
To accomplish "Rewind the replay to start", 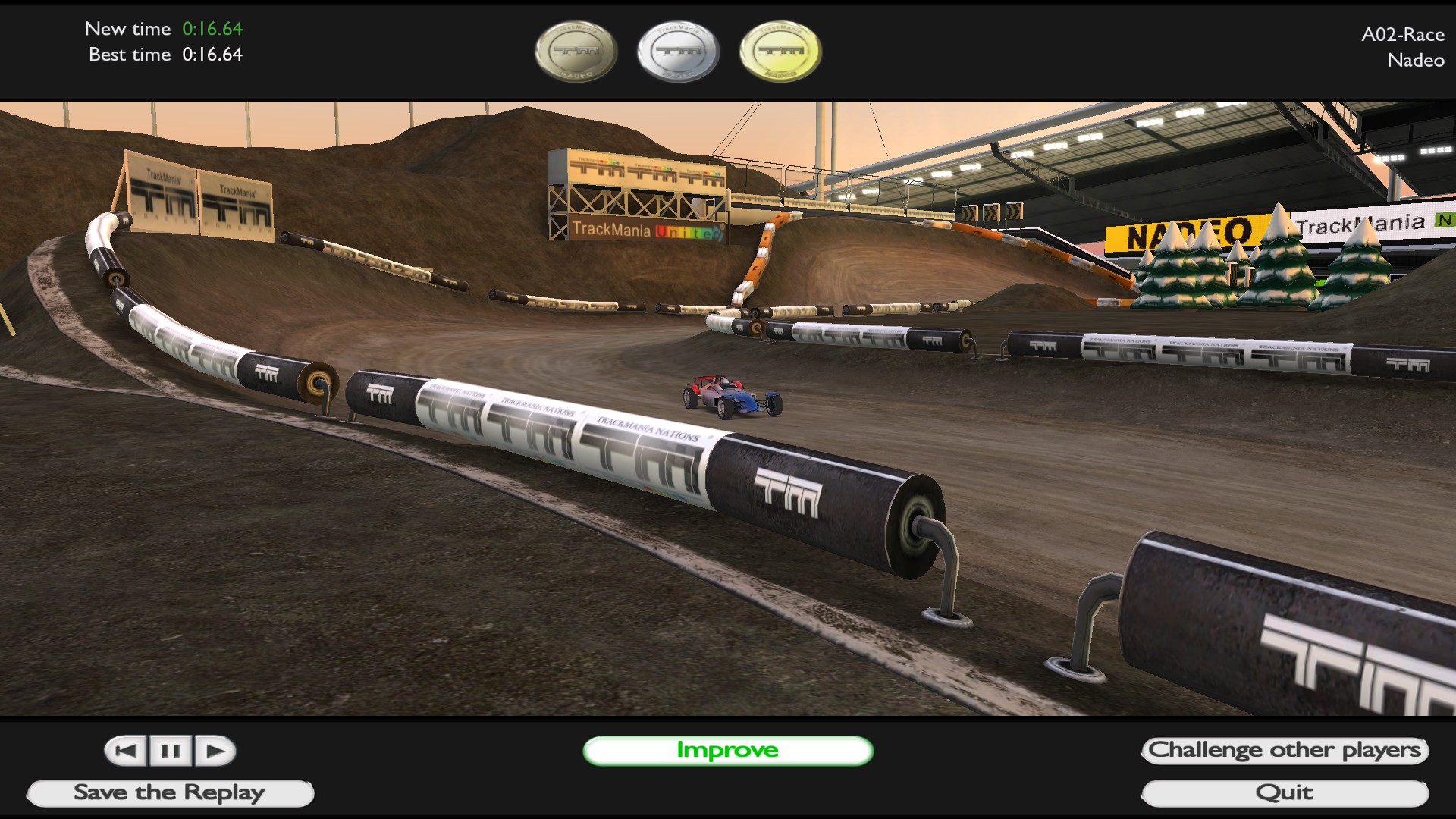I will 127,751.
